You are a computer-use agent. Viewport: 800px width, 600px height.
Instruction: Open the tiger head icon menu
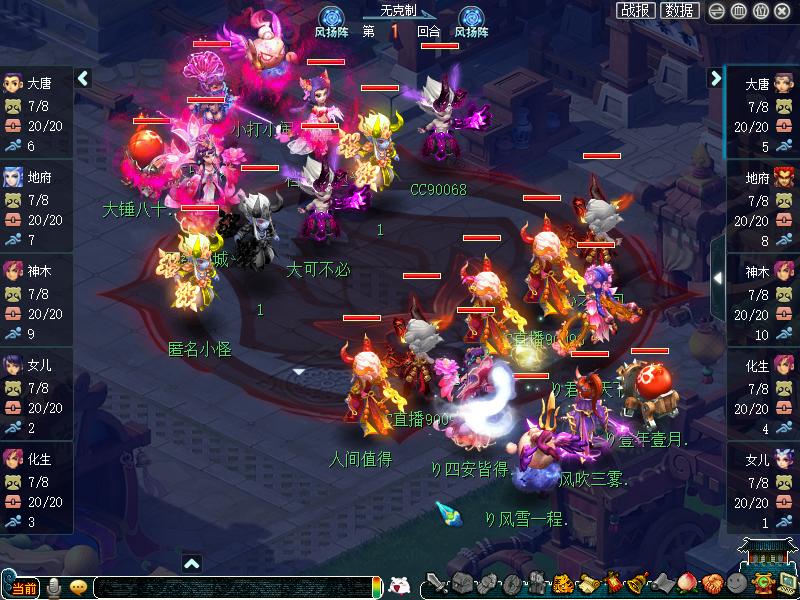point(562,583)
